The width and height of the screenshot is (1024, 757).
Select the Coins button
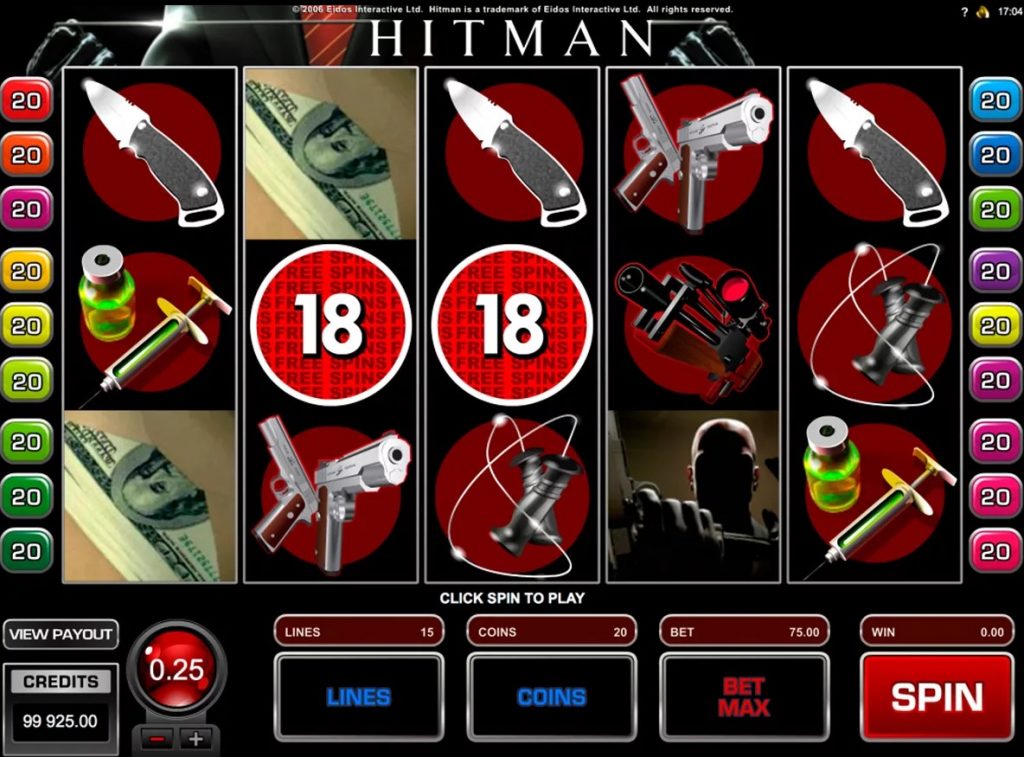coord(551,697)
